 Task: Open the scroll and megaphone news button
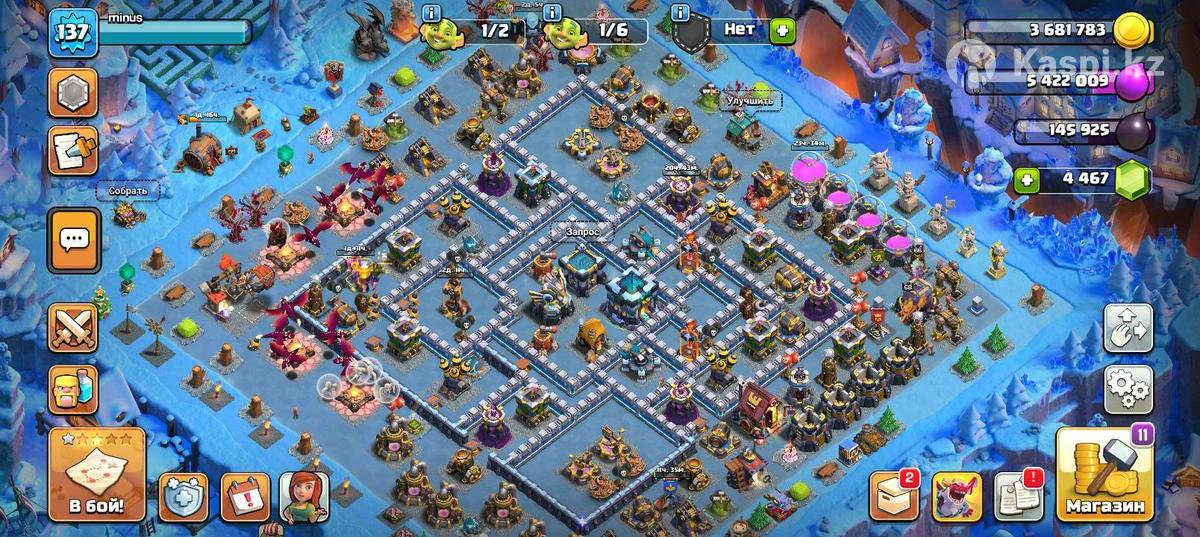[73, 150]
